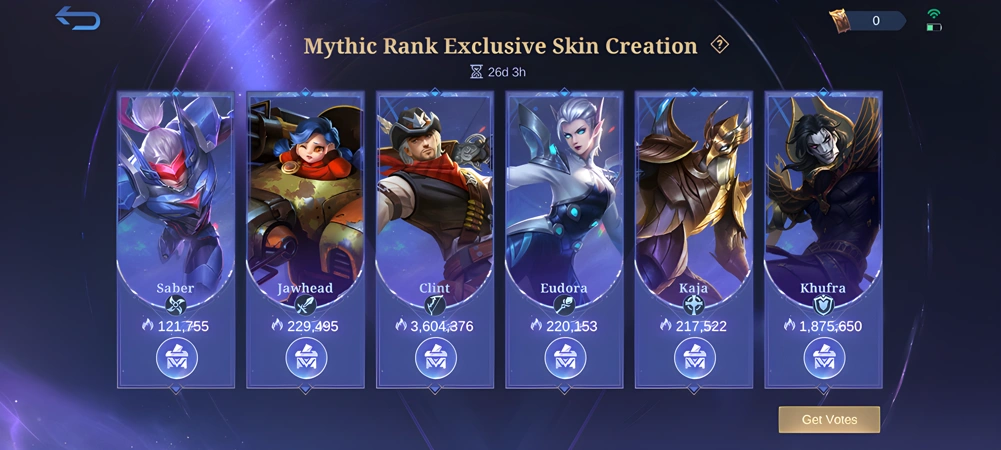Open the vote ticket counter

(x=867, y=20)
